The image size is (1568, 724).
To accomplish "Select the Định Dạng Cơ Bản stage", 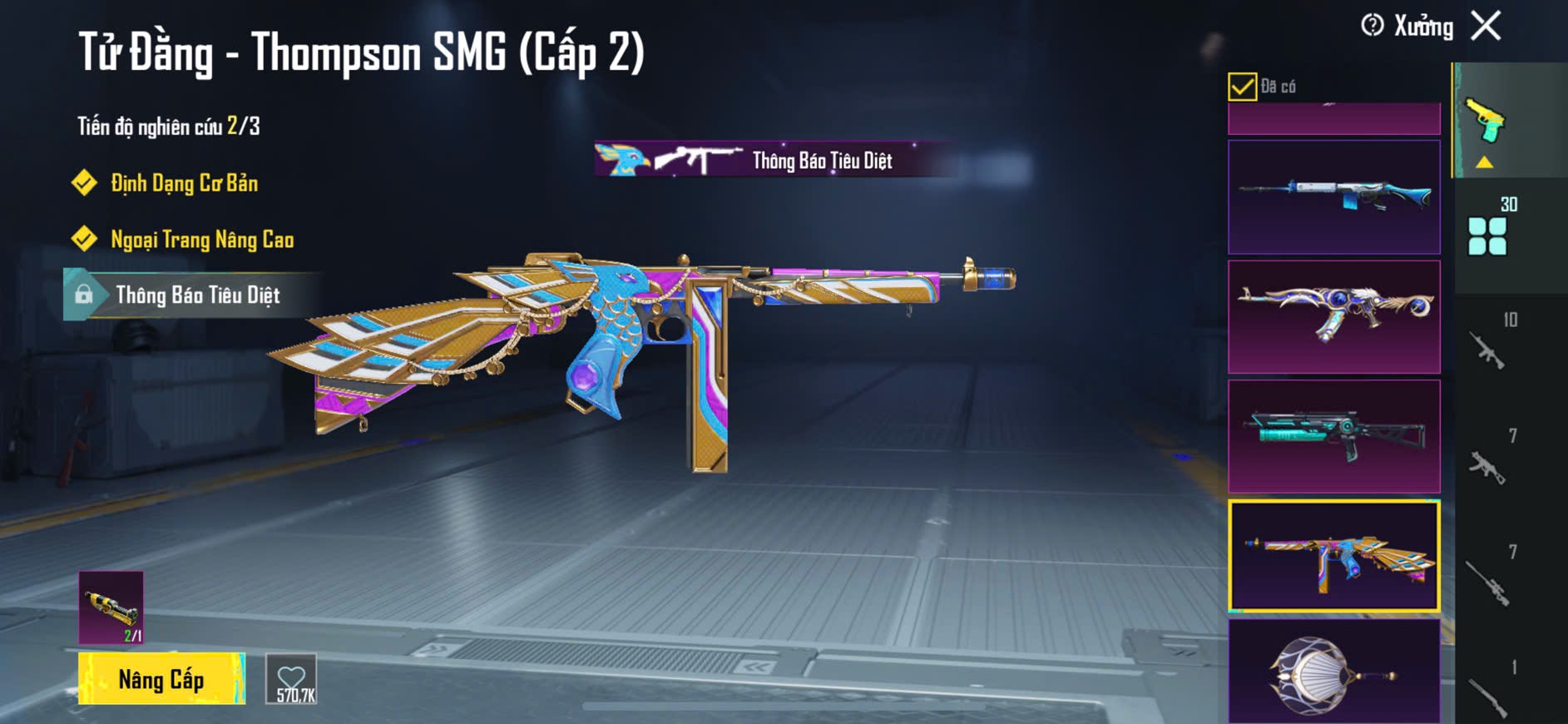I will point(184,183).
